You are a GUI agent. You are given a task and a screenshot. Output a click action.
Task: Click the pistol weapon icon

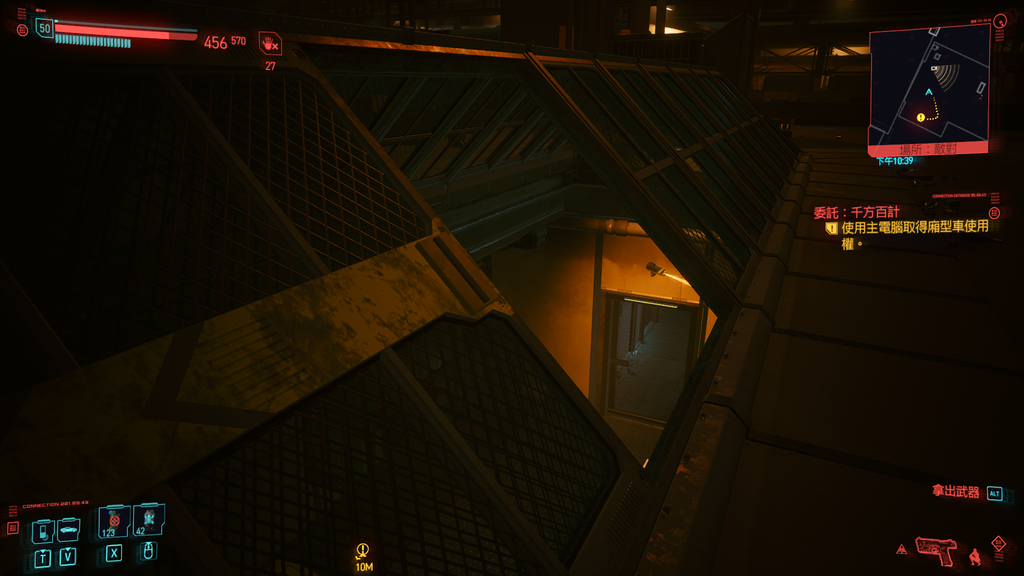click(x=935, y=549)
